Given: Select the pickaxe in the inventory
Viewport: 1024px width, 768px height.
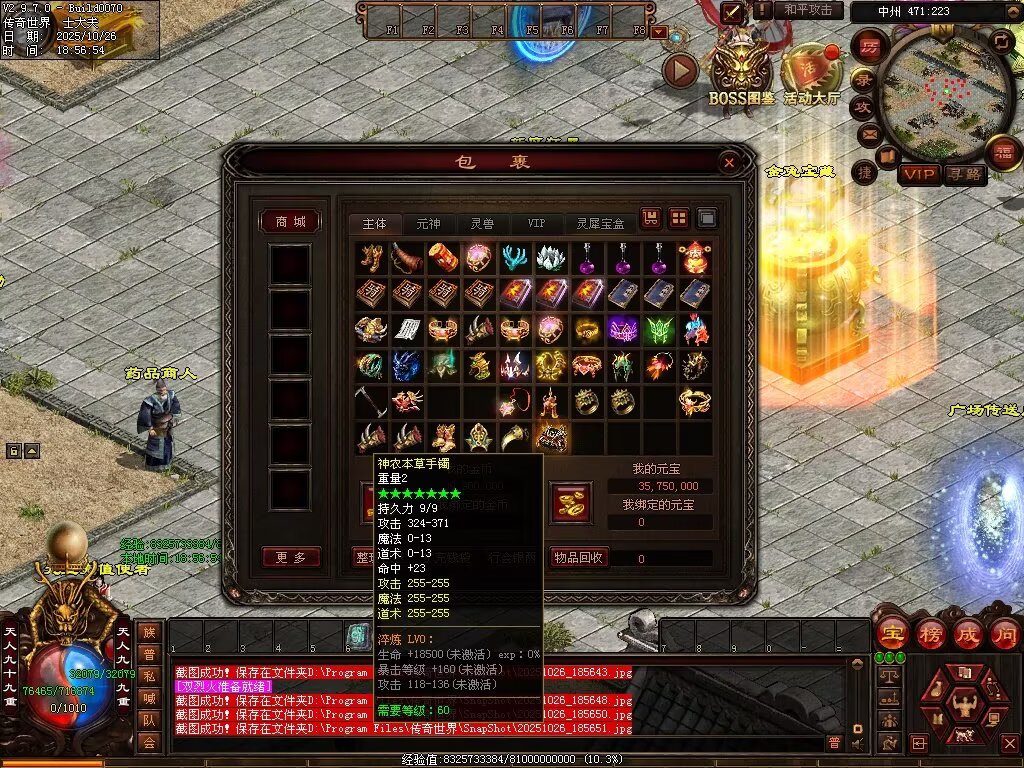Looking at the screenshot, I should point(369,400).
